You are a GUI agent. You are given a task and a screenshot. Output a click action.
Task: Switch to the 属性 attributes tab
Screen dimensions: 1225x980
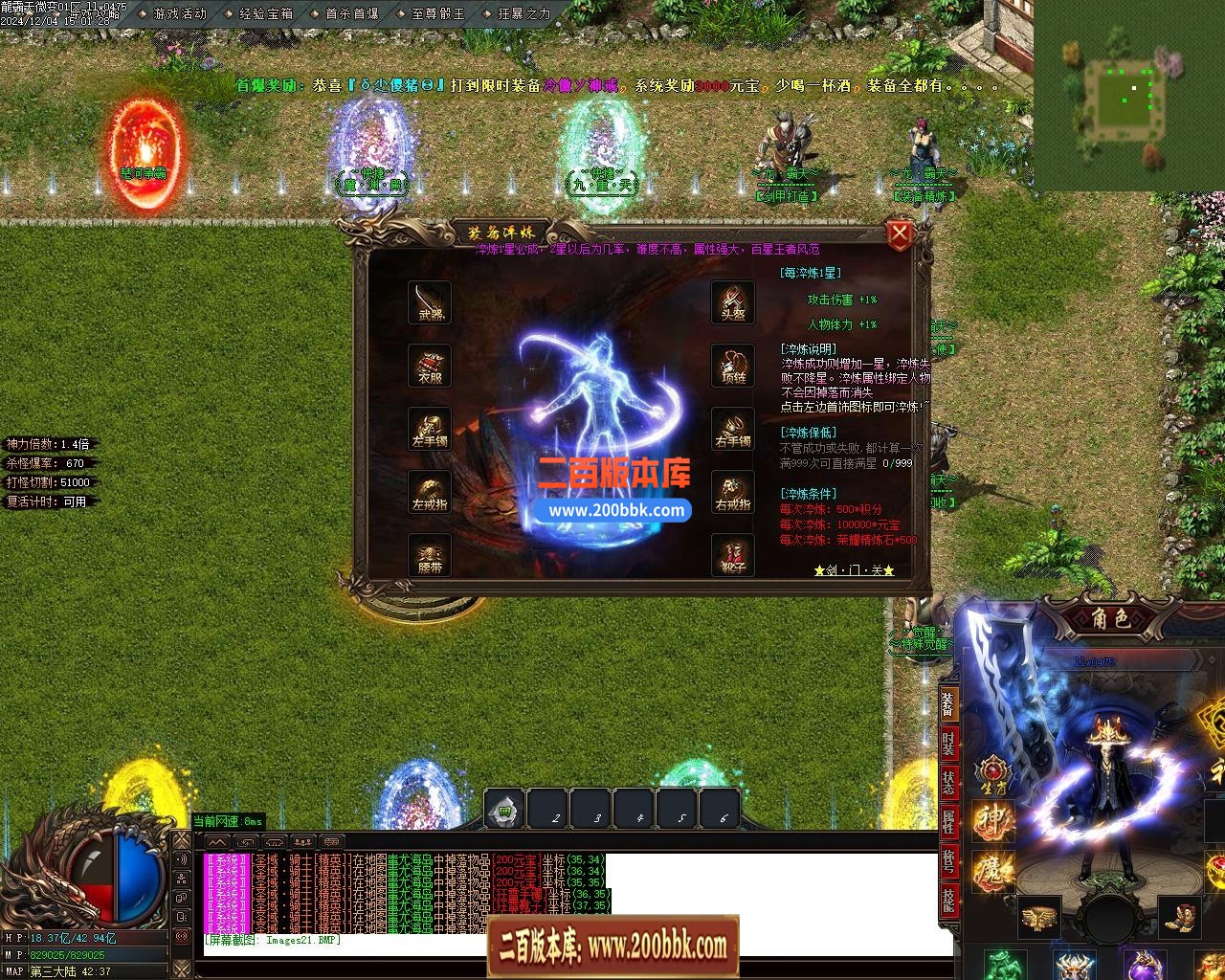tap(947, 821)
